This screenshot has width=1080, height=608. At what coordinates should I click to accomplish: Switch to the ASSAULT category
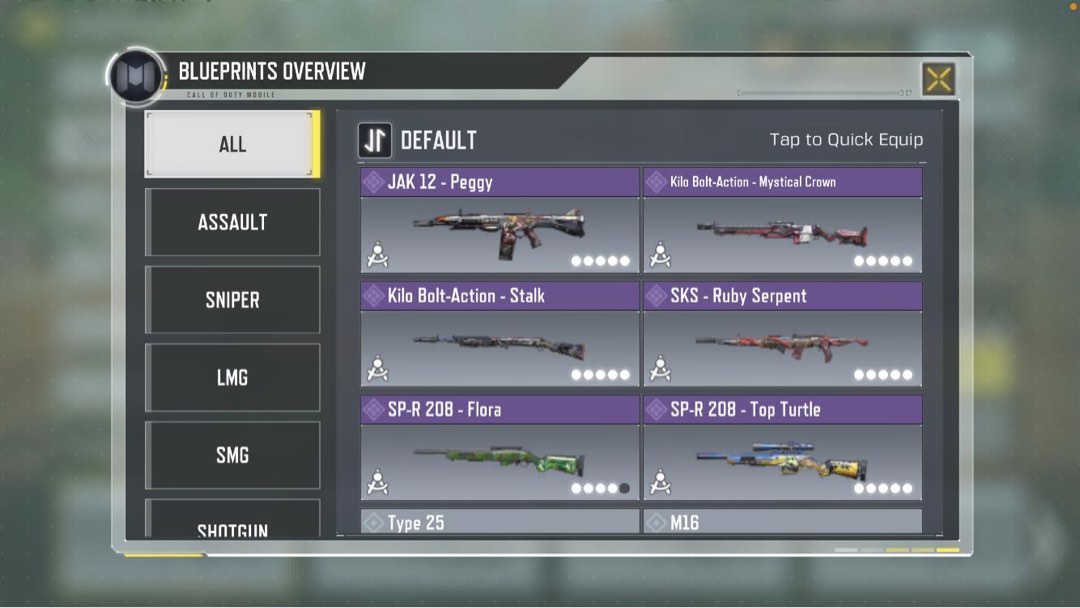(232, 222)
